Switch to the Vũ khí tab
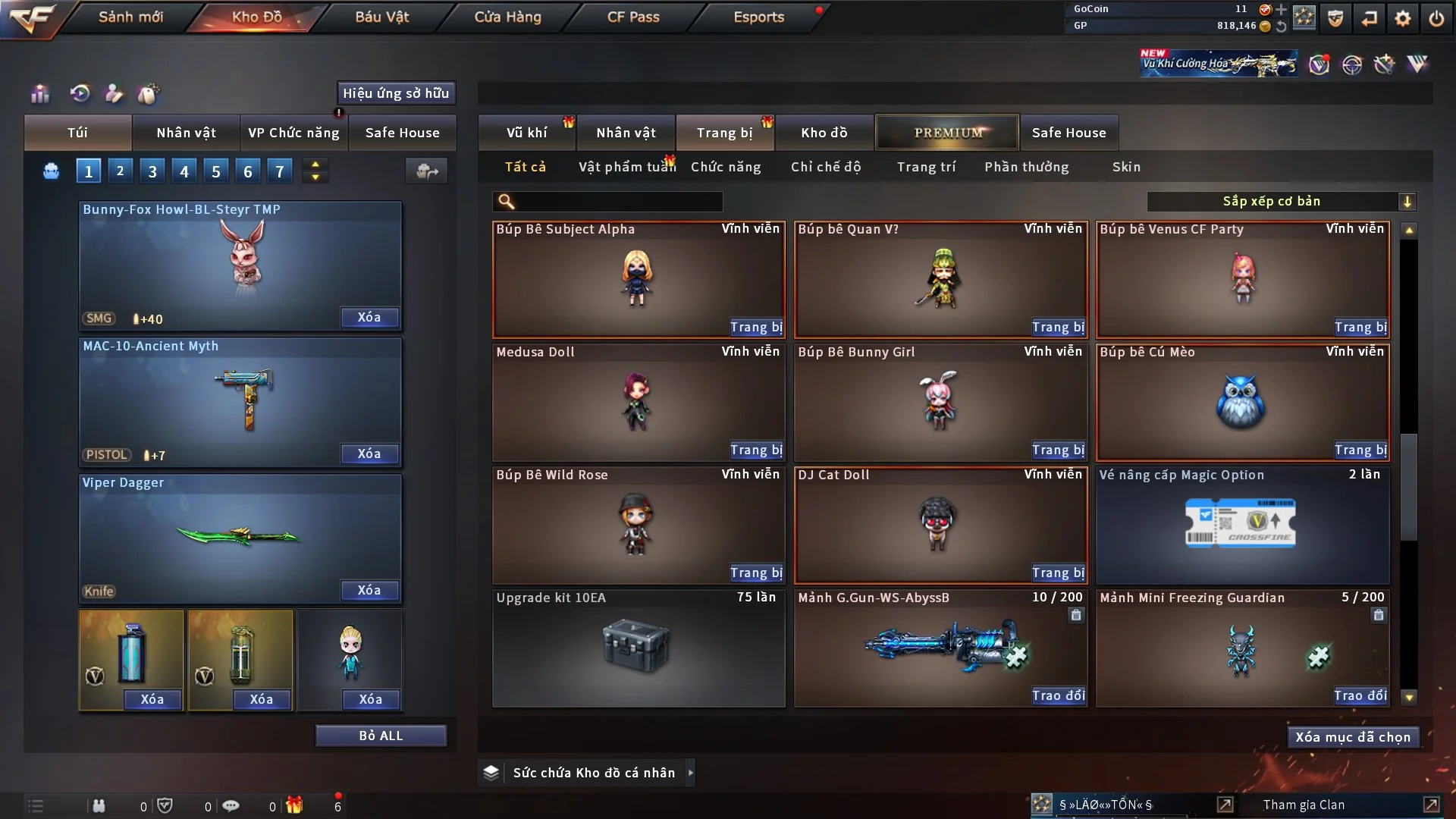The height and width of the screenshot is (819, 1456). (x=526, y=133)
